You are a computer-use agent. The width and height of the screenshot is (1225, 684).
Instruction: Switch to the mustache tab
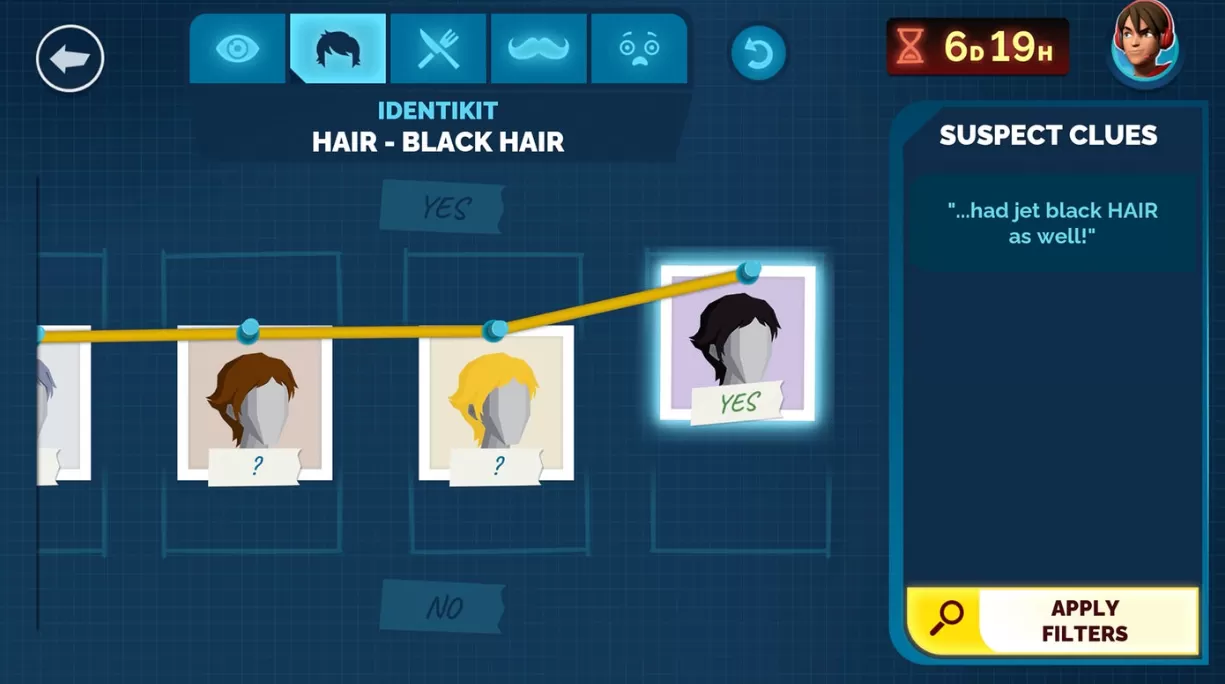pos(539,49)
